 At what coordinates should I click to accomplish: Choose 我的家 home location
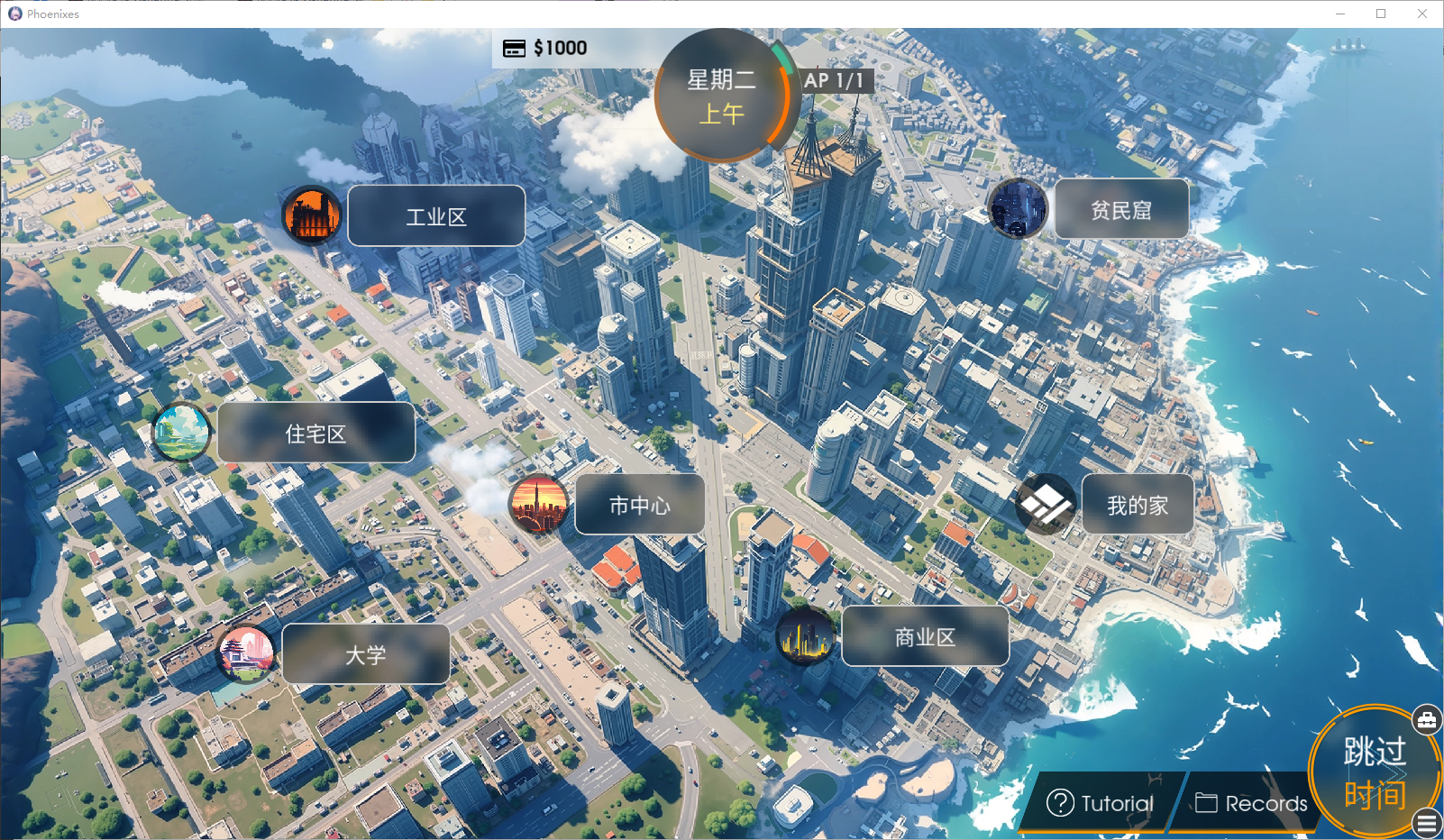point(1137,505)
